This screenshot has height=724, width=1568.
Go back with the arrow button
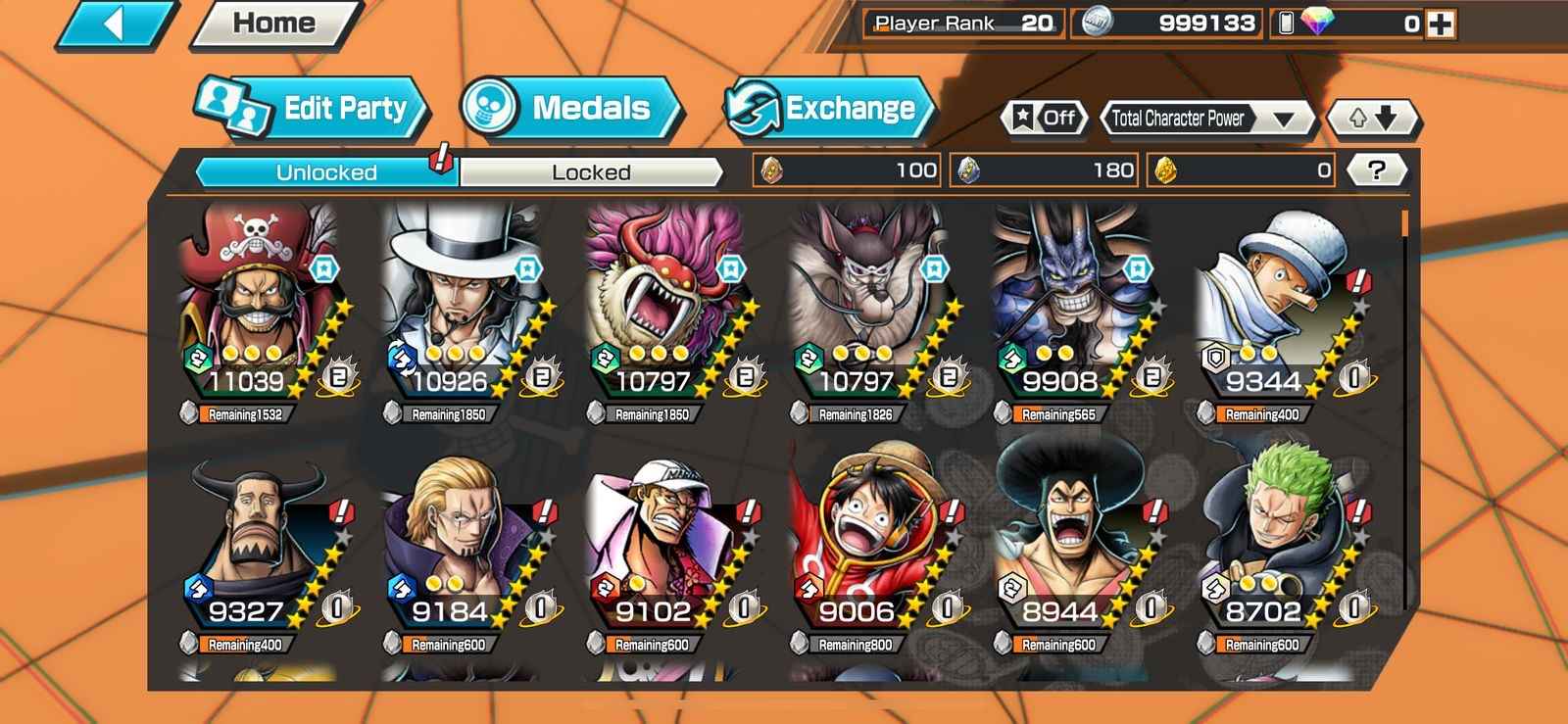pos(116,24)
